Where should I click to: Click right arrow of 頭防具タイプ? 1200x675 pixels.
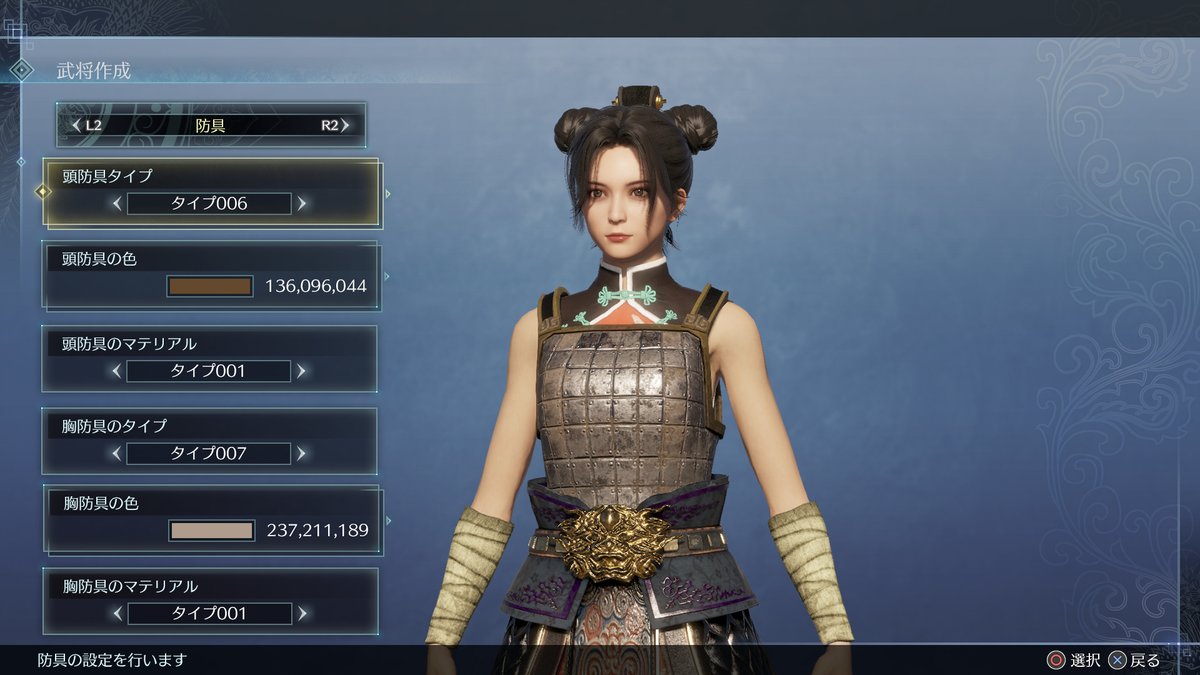click(302, 204)
